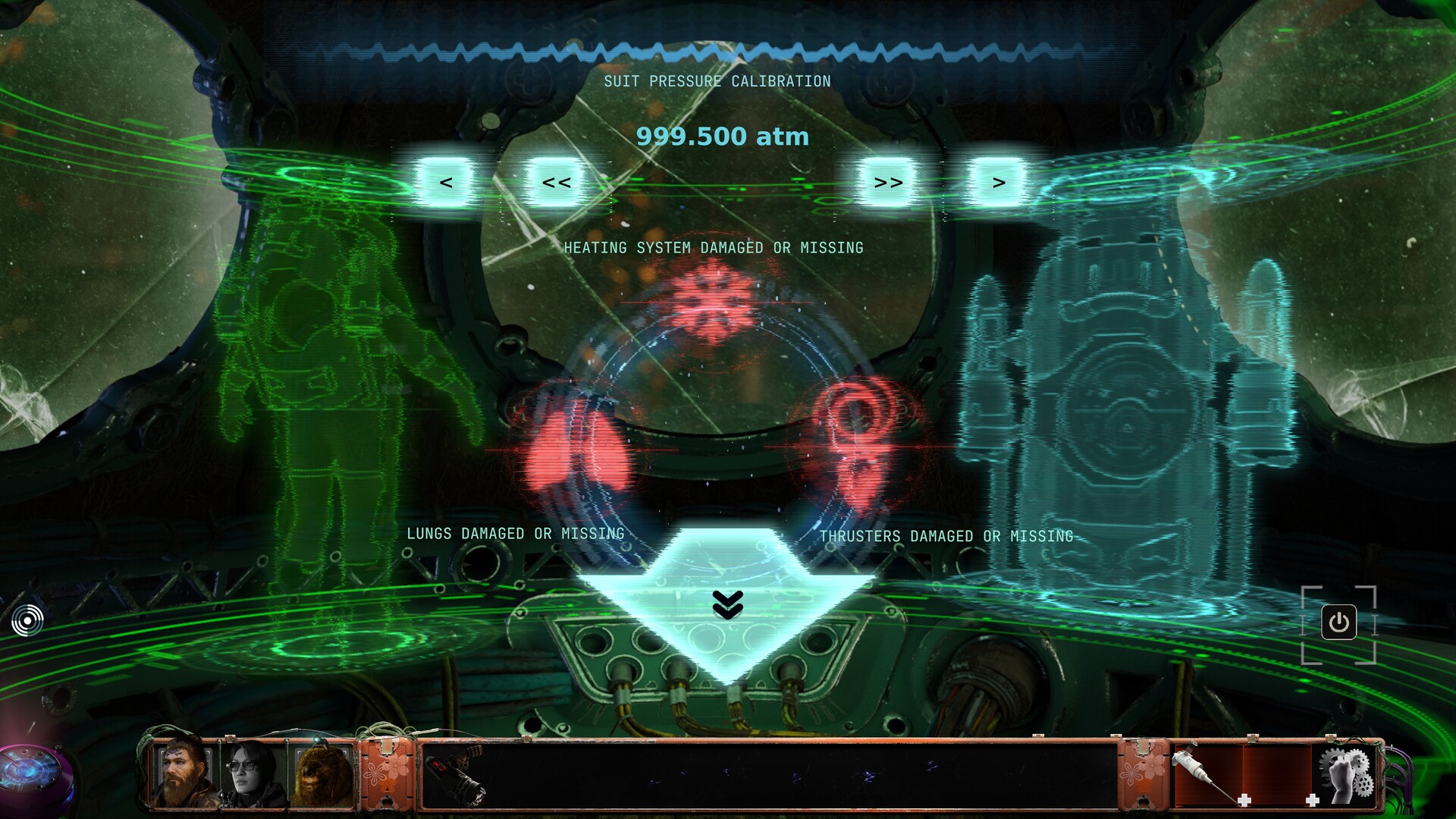Open the hand and gears menu
This screenshot has width=1456, height=819.
[x=1346, y=773]
